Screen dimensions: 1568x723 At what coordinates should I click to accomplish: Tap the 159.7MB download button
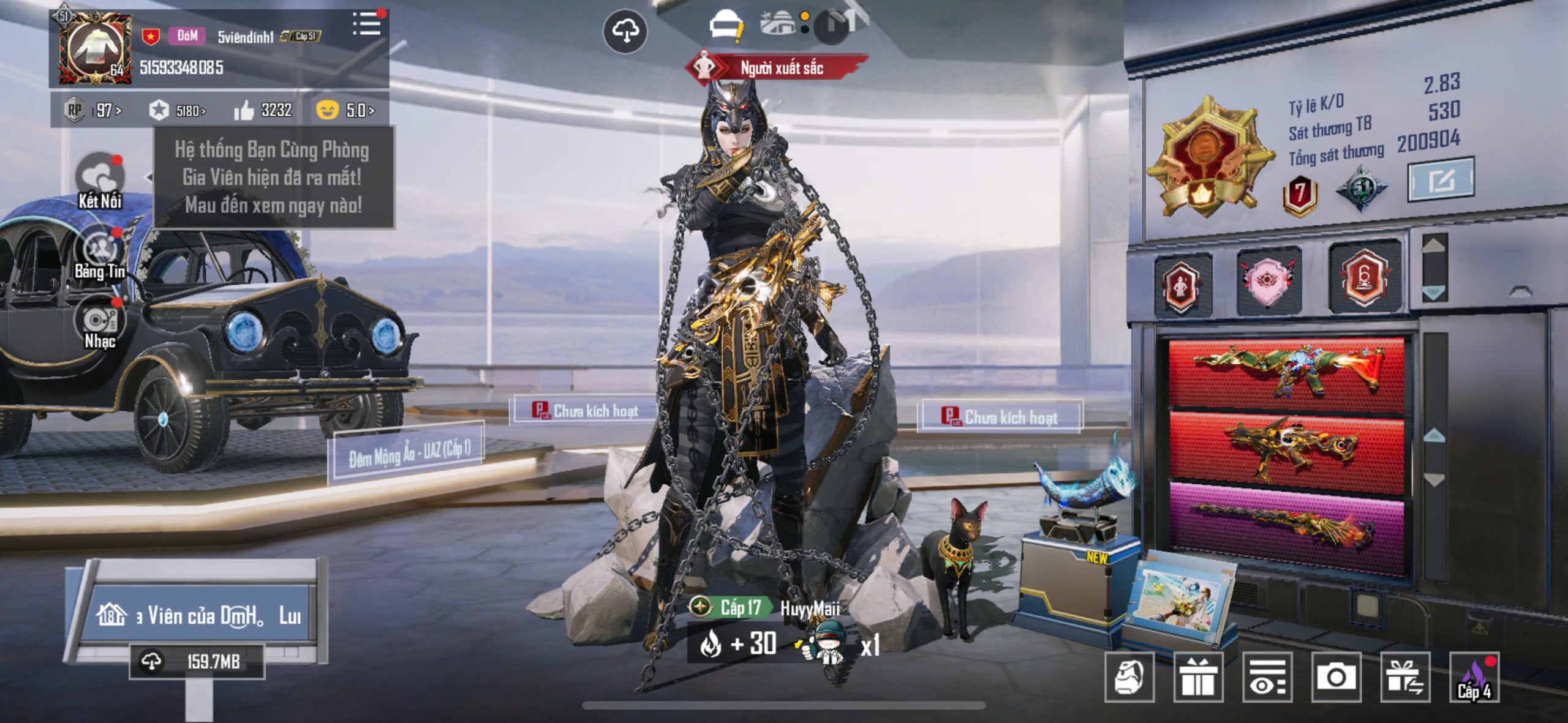pyautogui.click(x=197, y=662)
